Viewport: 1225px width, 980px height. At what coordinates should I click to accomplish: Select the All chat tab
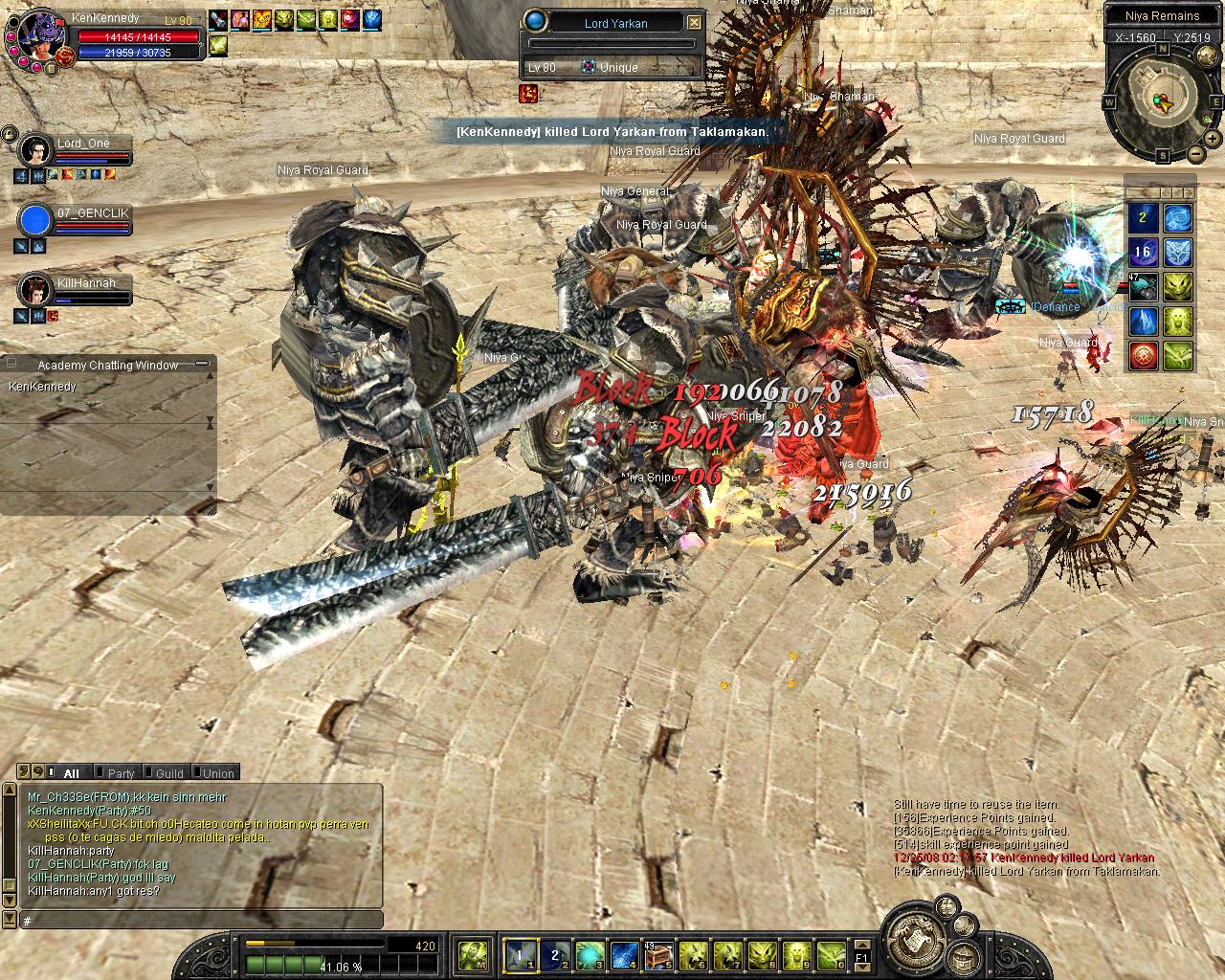coord(71,773)
